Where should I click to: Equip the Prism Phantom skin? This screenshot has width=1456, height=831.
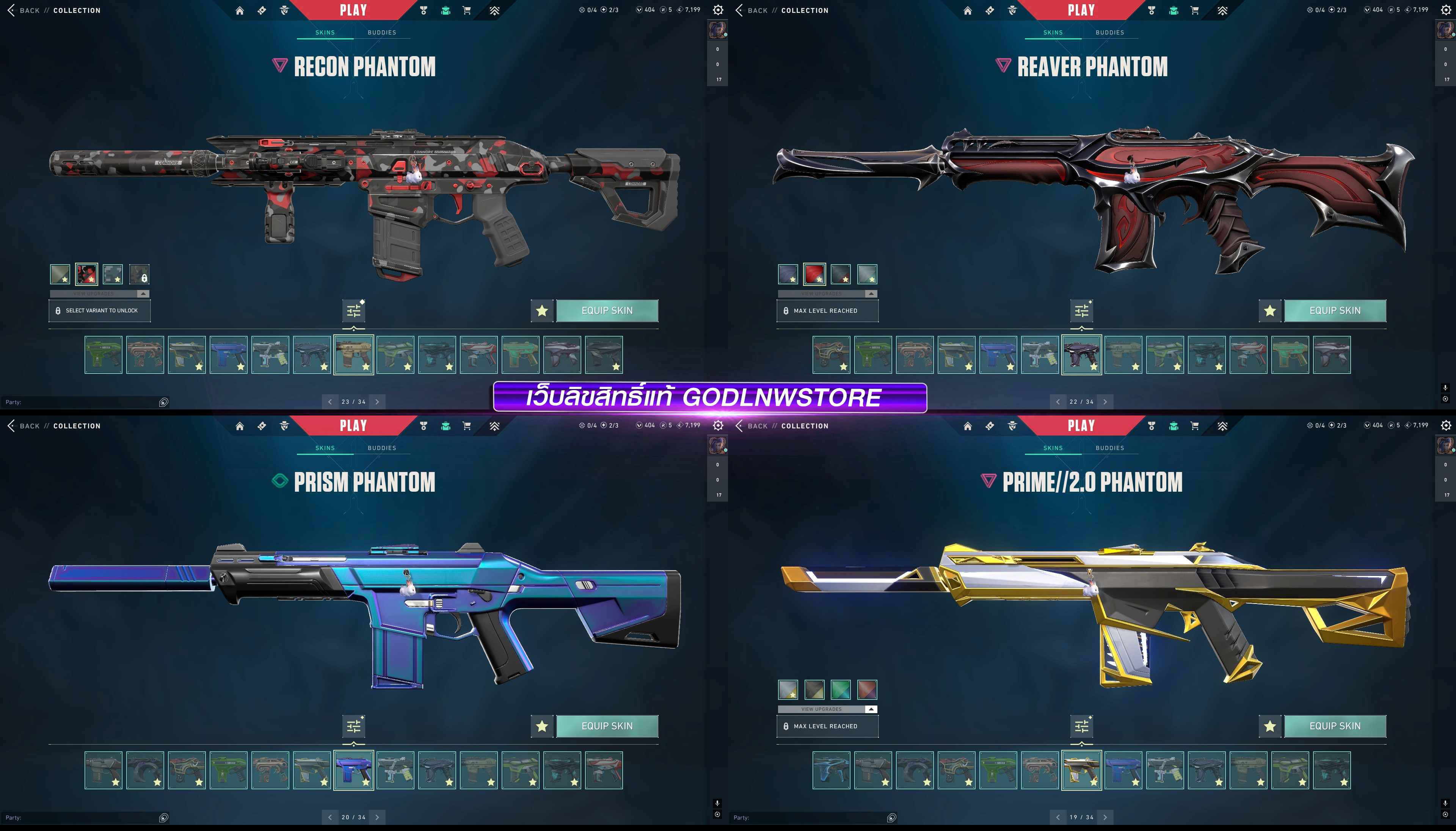tap(607, 726)
